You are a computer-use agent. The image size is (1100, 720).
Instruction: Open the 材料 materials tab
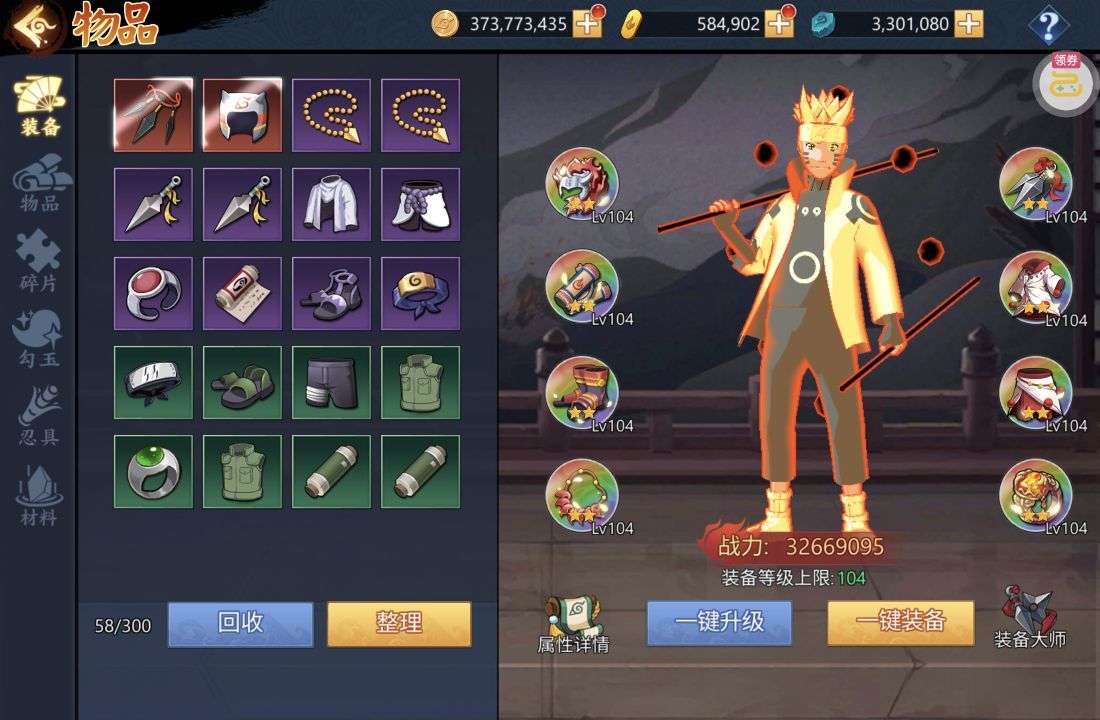39,497
